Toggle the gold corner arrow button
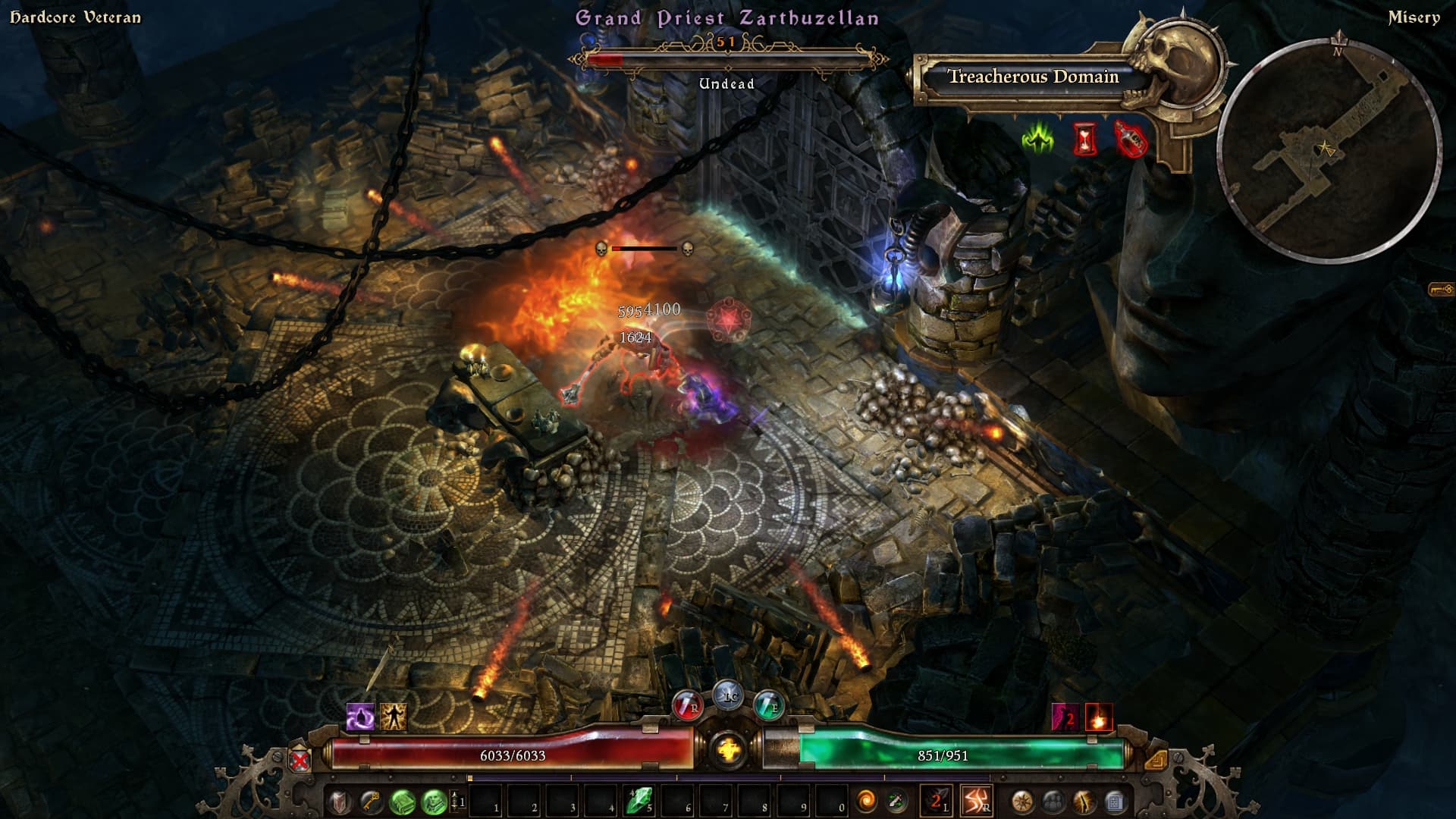Screen dimensions: 1456x819 click(x=1155, y=759)
